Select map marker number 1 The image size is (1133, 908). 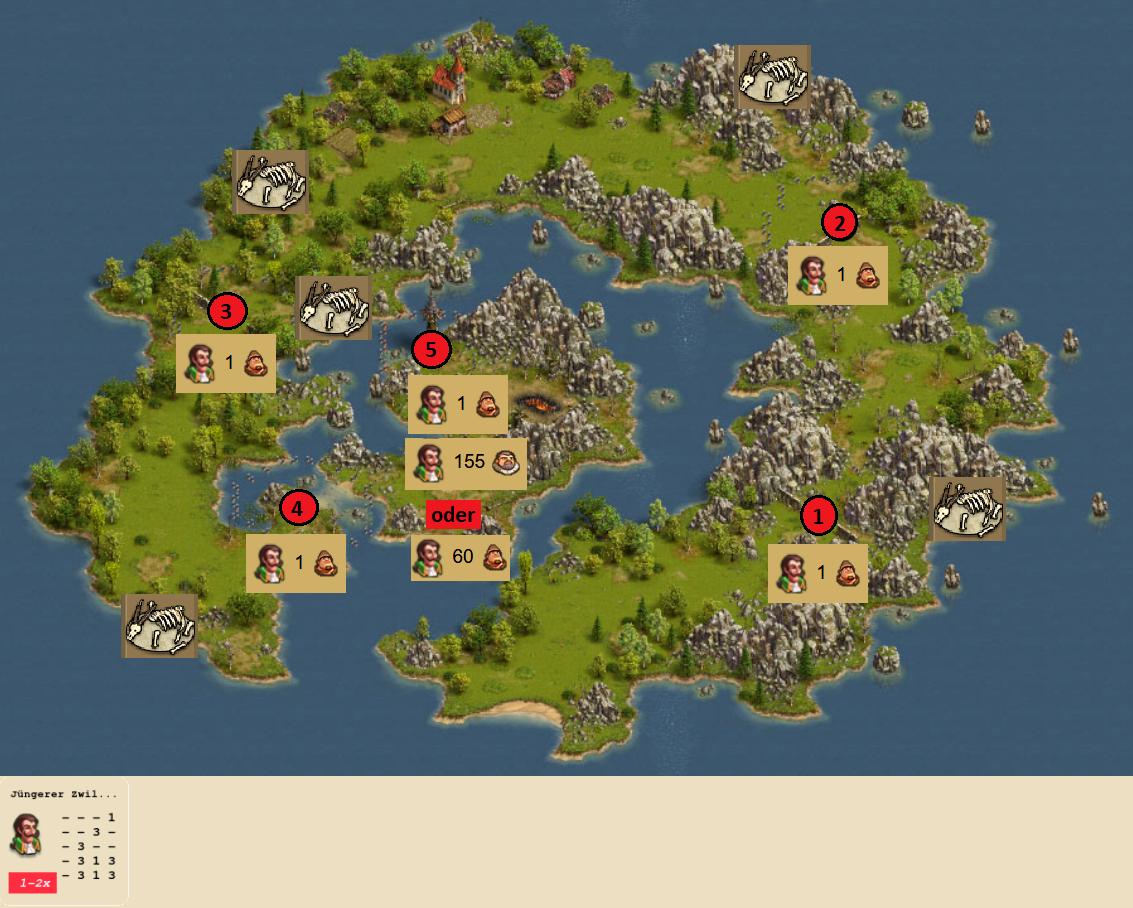coord(819,516)
